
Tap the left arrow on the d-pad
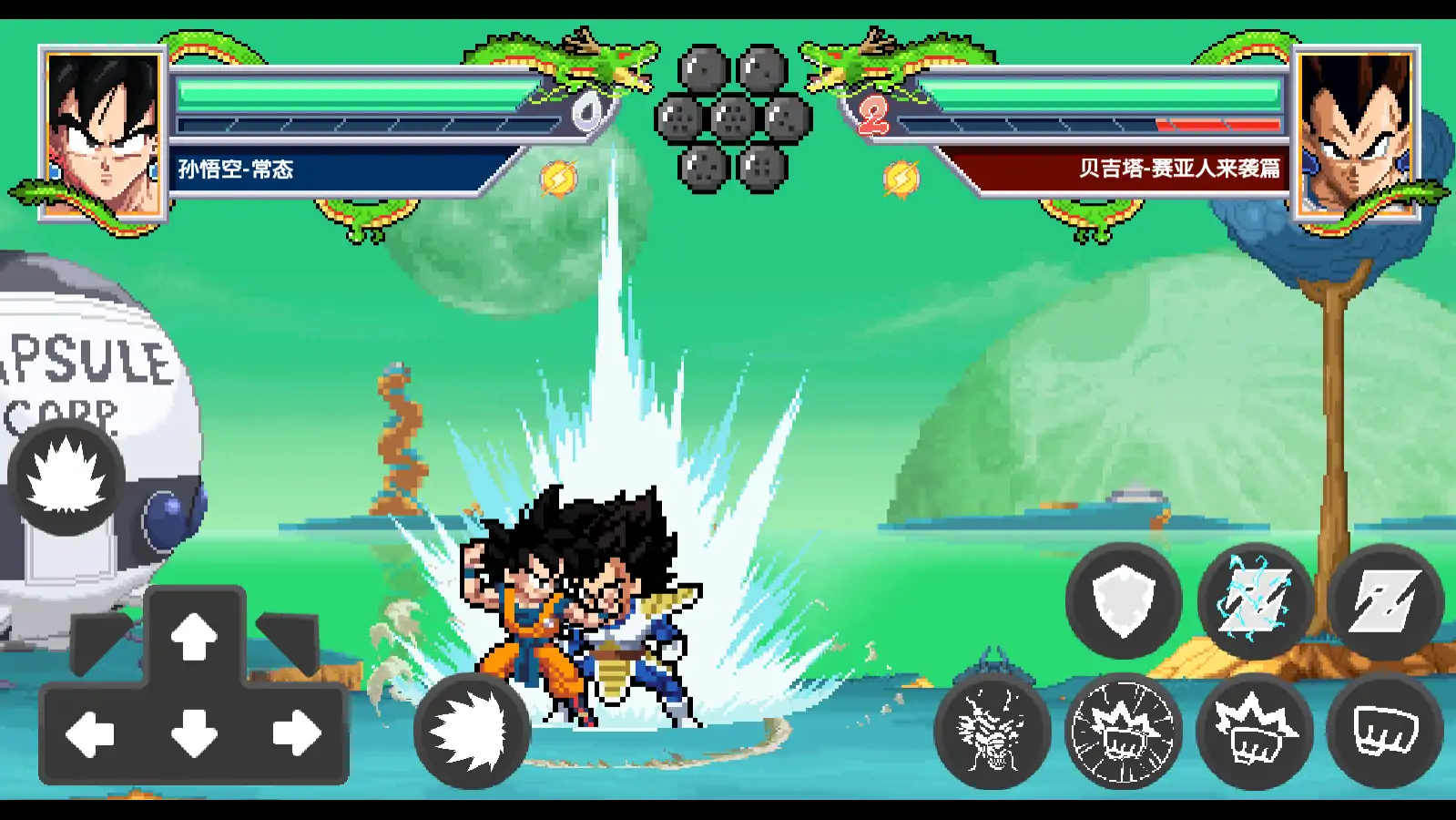(x=90, y=733)
